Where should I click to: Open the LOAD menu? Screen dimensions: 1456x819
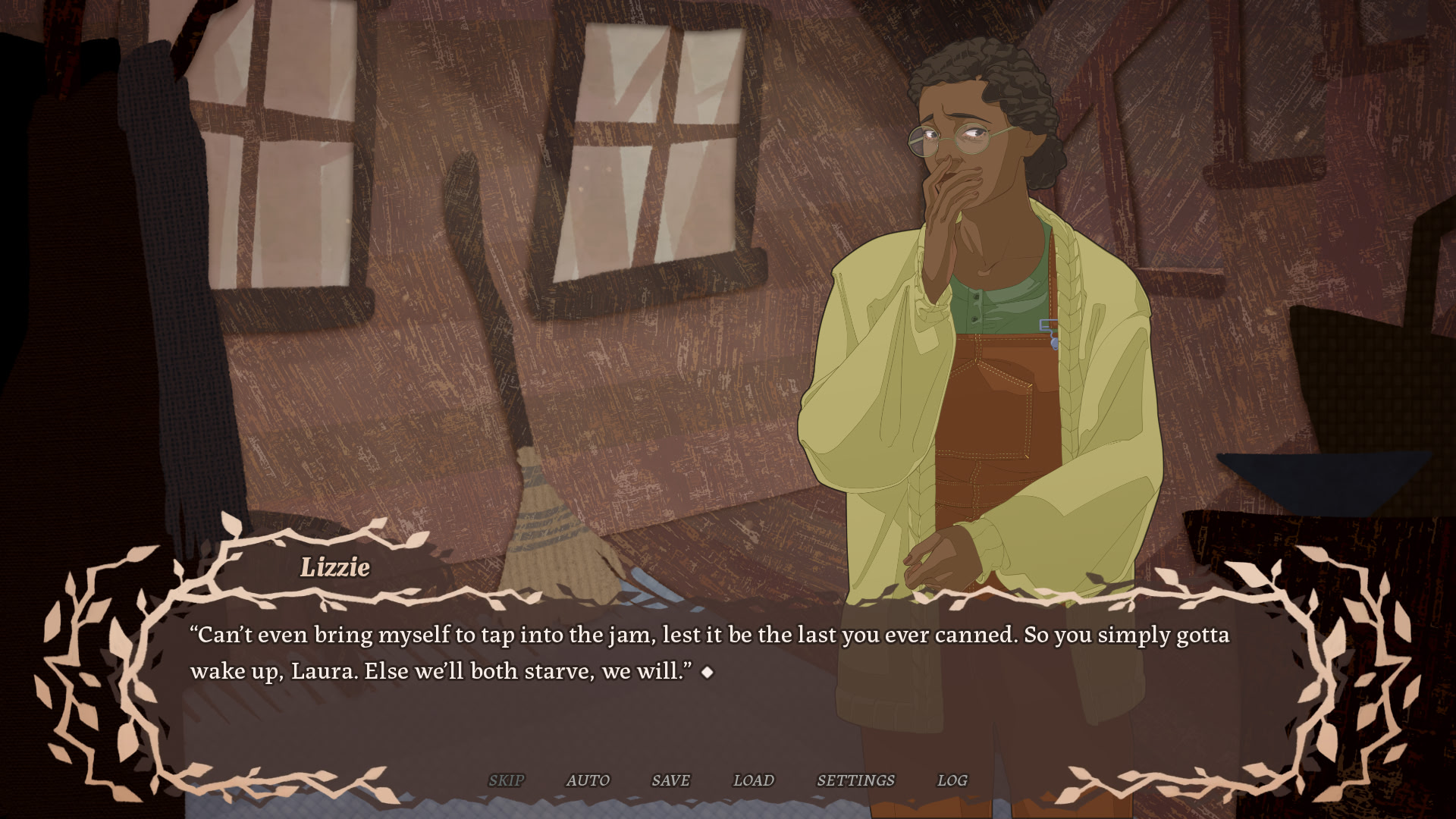753,780
